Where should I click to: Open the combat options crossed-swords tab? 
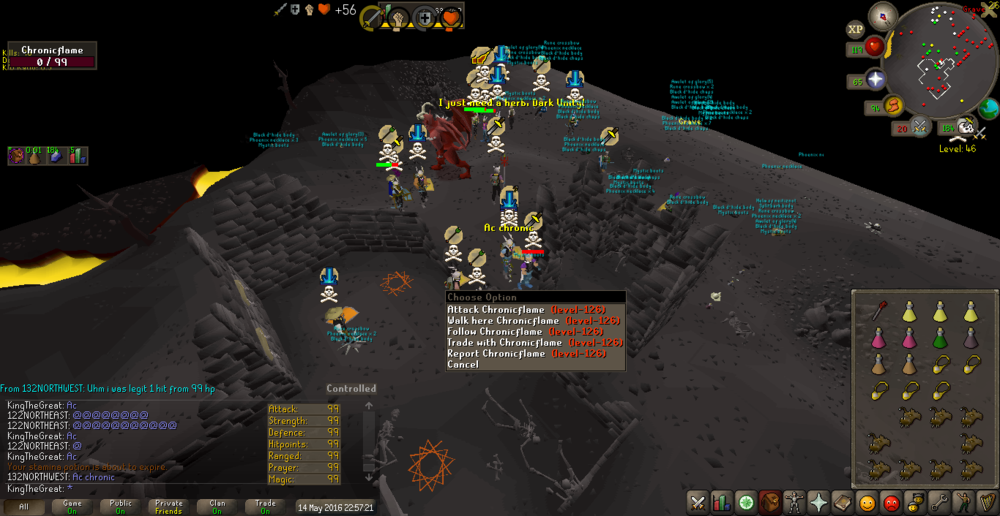698,502
